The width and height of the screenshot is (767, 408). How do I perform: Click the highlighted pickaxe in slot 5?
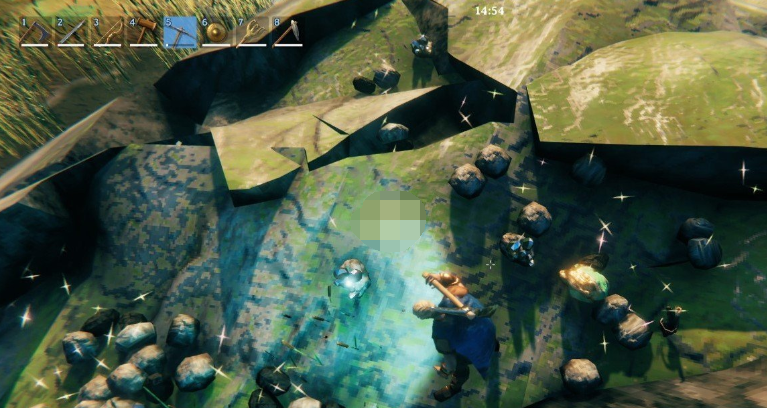click(x=180, y=32)
